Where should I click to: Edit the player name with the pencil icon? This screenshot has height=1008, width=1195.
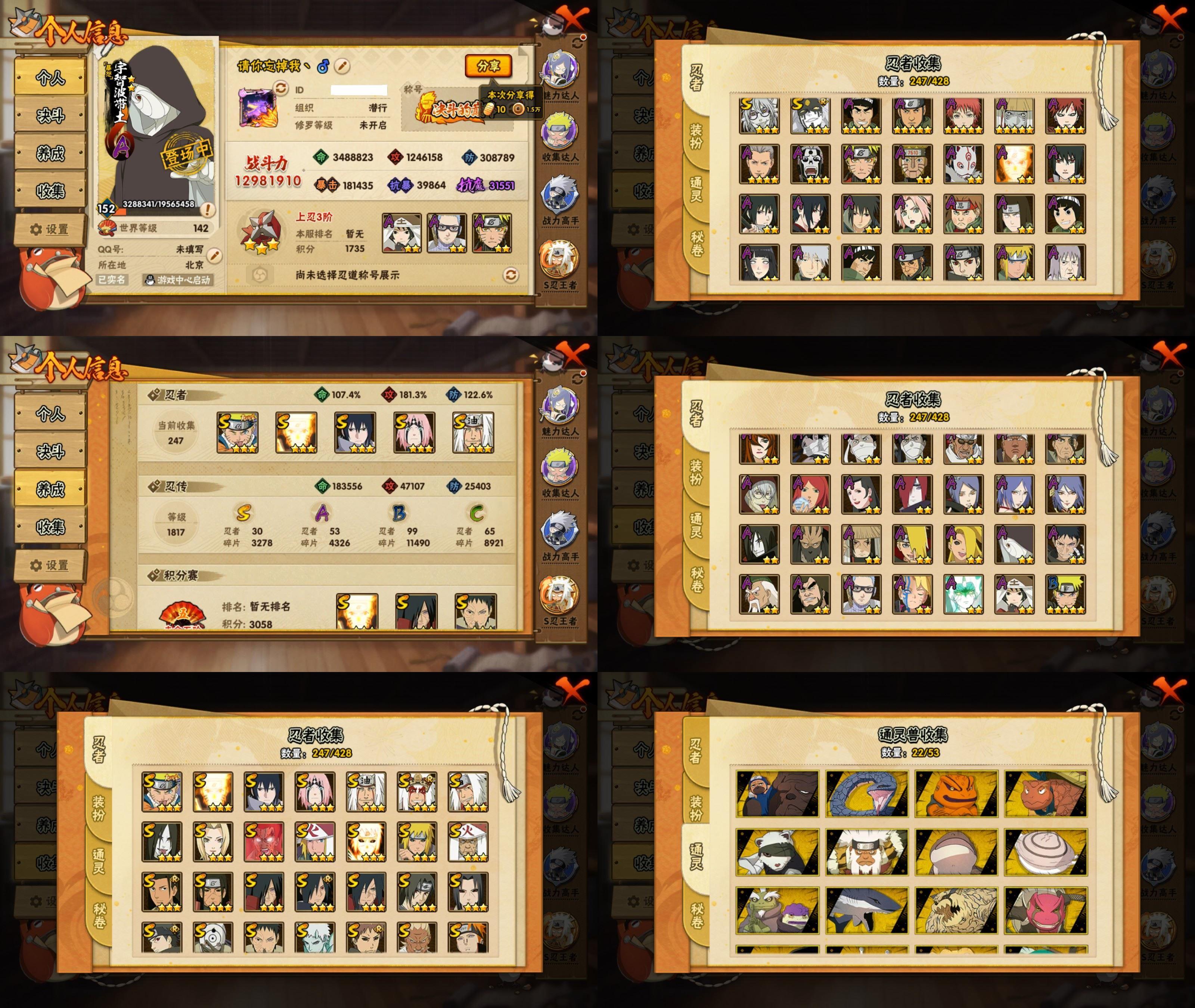342,66
